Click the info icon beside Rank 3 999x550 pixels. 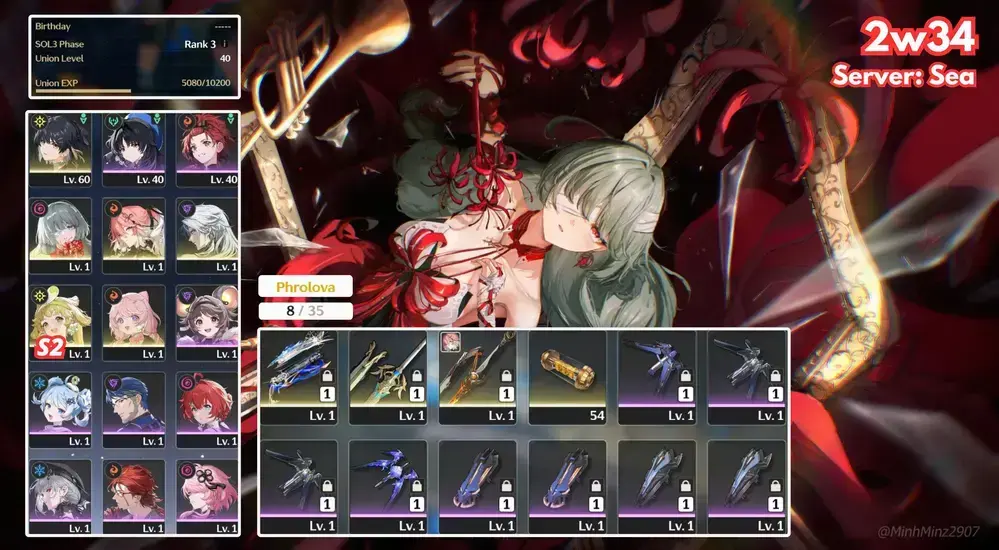click(224, 44)
